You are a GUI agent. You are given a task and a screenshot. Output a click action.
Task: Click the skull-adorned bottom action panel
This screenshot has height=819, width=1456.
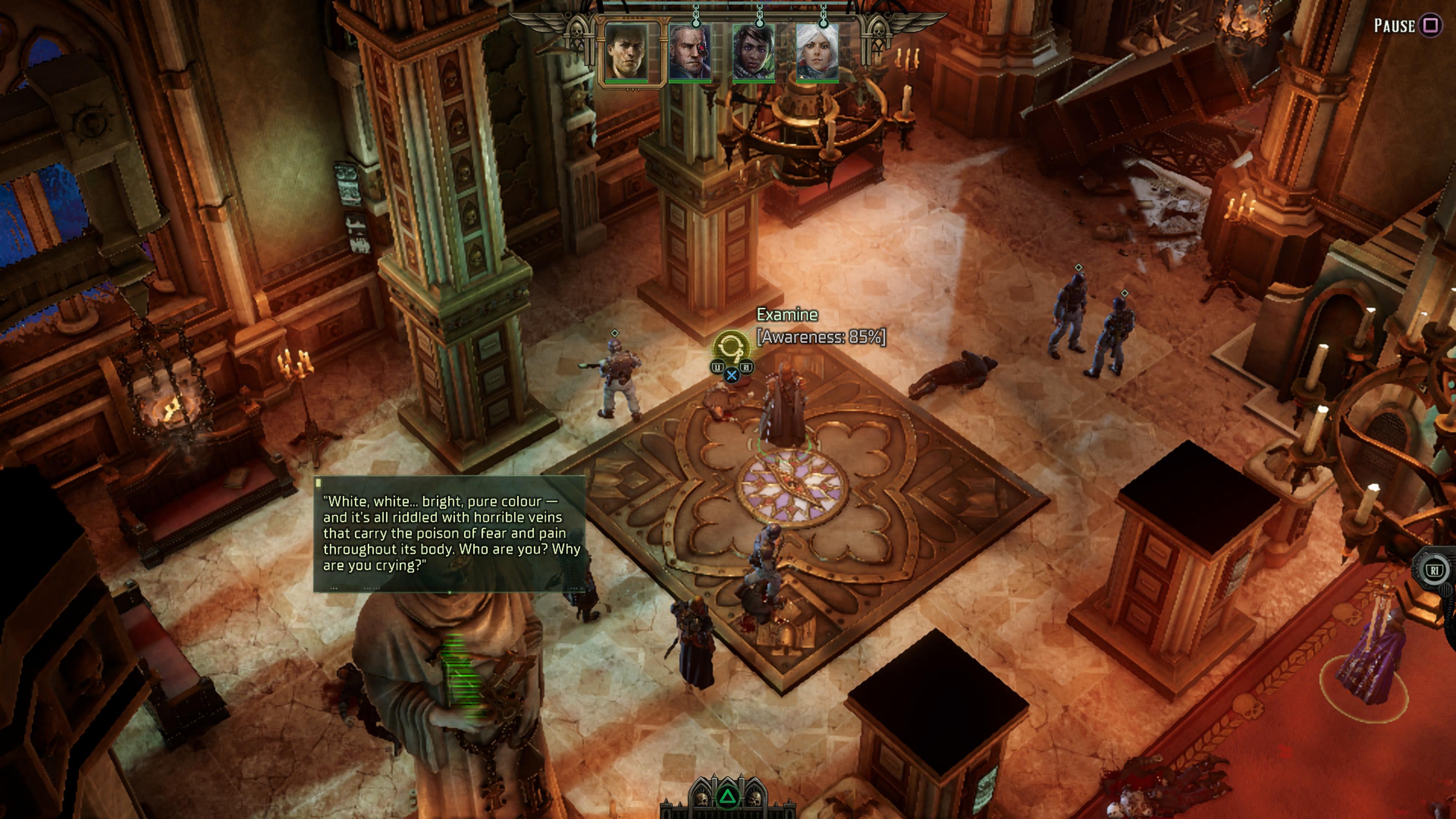click(x=728, y=811)
